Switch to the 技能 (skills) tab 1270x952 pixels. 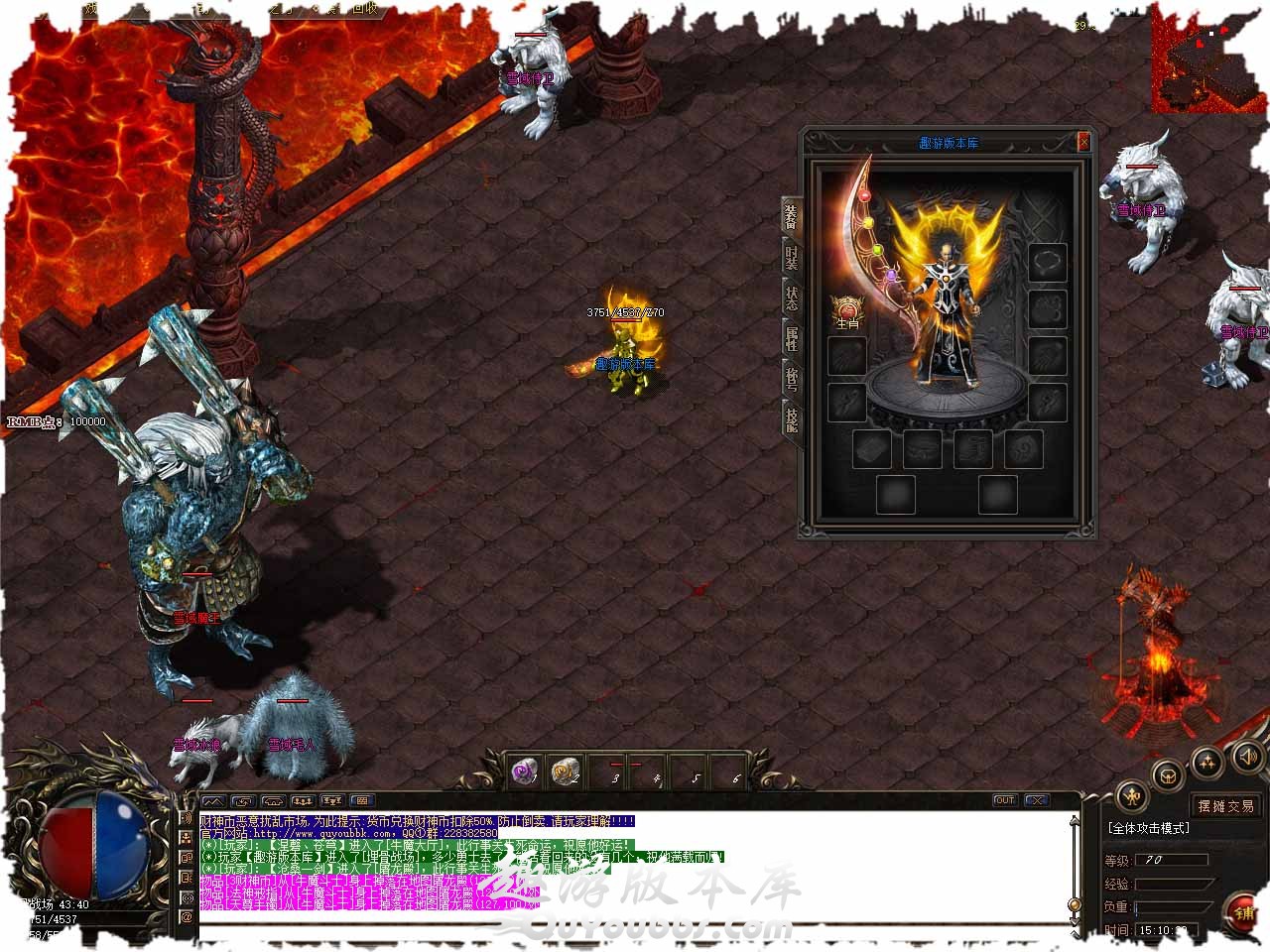click(x=791, y=419)
